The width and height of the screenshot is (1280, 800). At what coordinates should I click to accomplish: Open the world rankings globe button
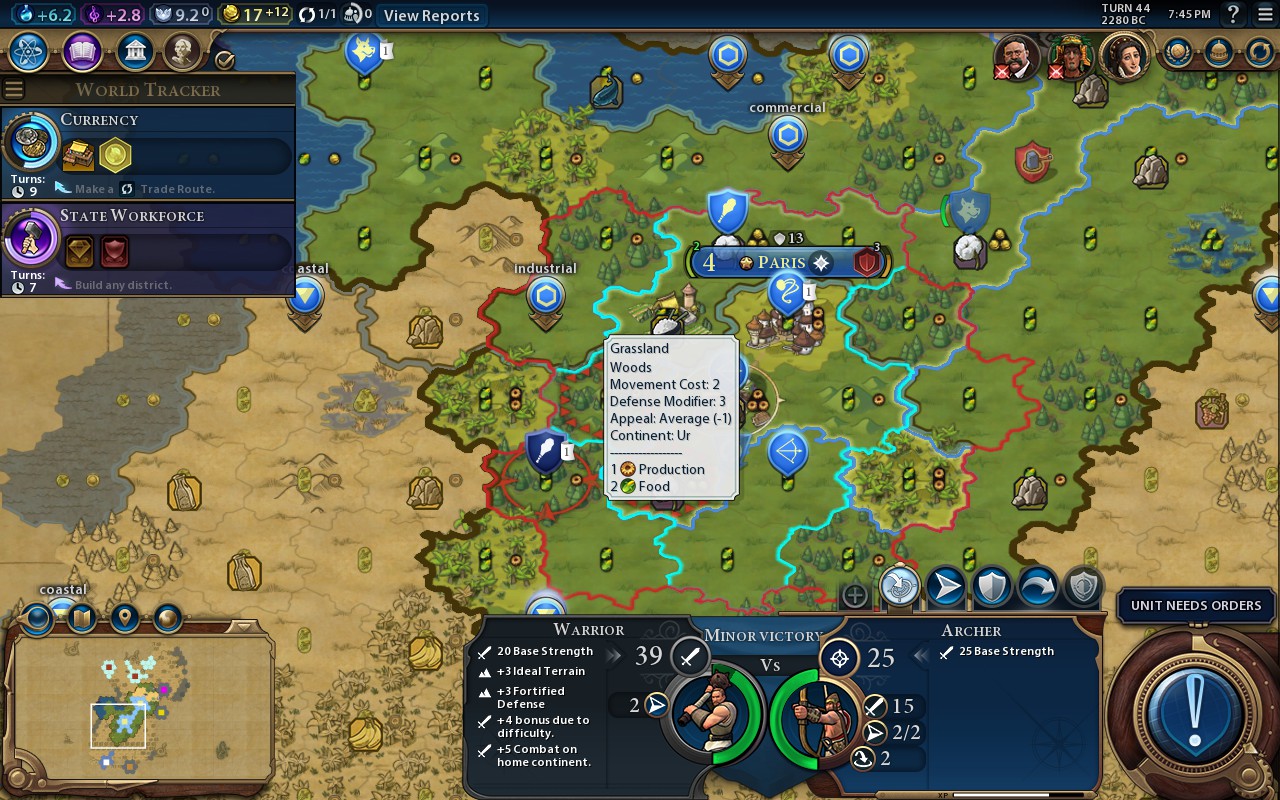coord(1177,51)
